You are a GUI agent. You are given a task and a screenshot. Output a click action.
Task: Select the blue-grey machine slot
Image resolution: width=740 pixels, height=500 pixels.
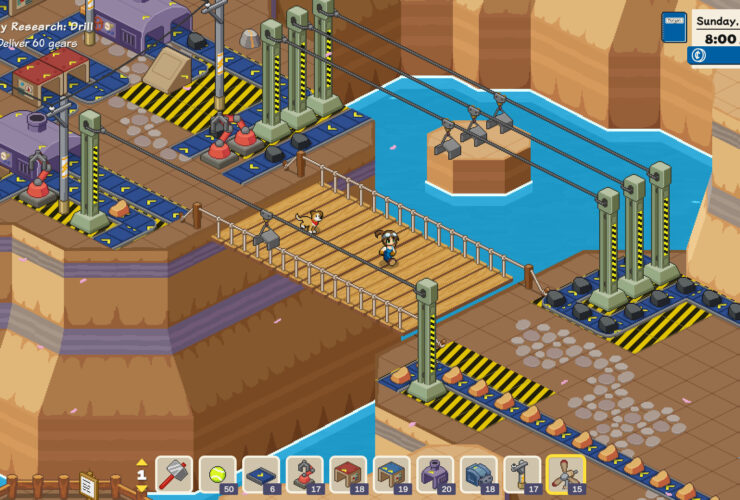(479, 473)
